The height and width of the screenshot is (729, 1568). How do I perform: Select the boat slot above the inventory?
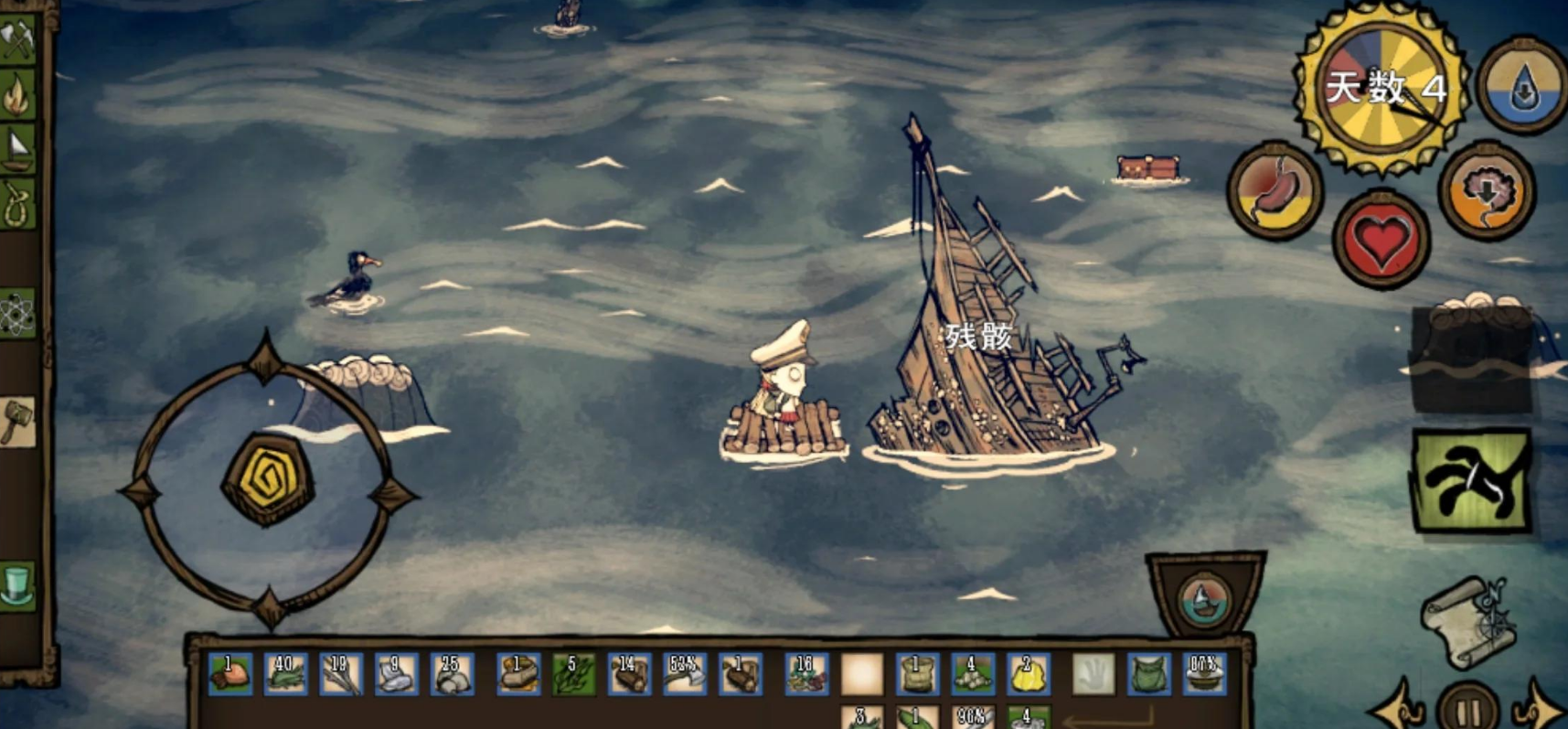coord(1205,599)
